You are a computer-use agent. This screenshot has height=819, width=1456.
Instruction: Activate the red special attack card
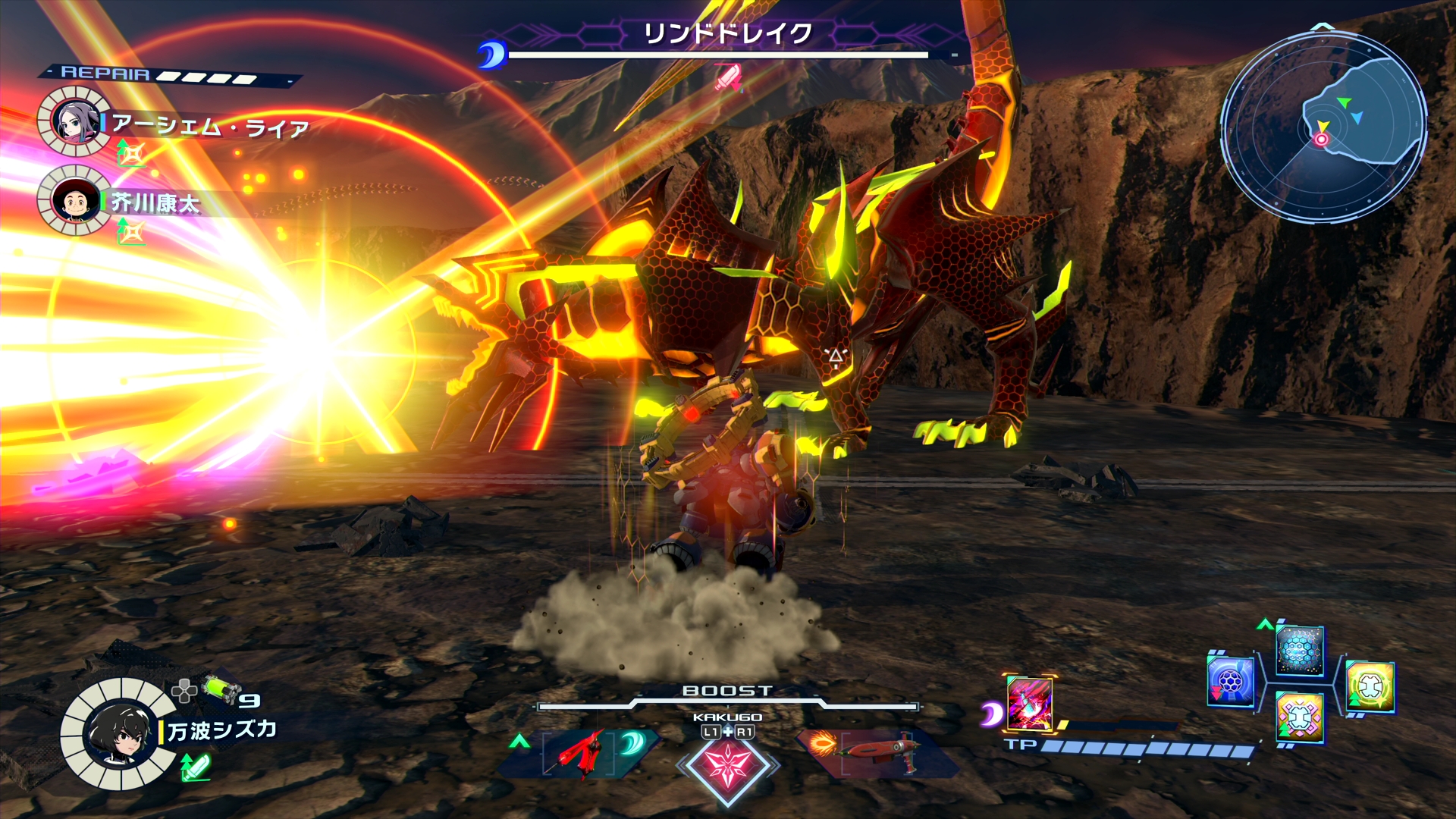[x=1029, y=703]
